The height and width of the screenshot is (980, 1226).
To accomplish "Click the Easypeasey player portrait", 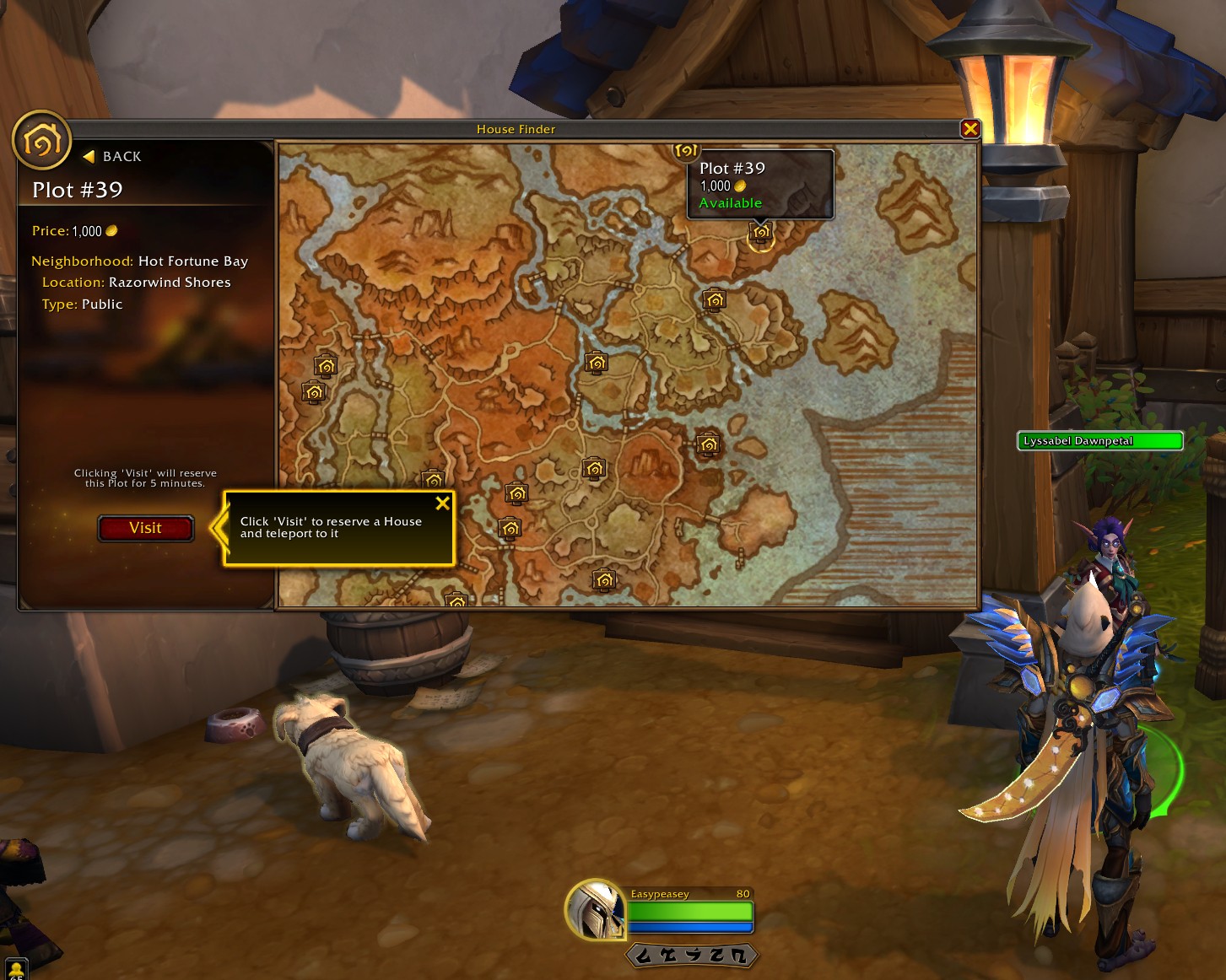I will coord(595,909).
